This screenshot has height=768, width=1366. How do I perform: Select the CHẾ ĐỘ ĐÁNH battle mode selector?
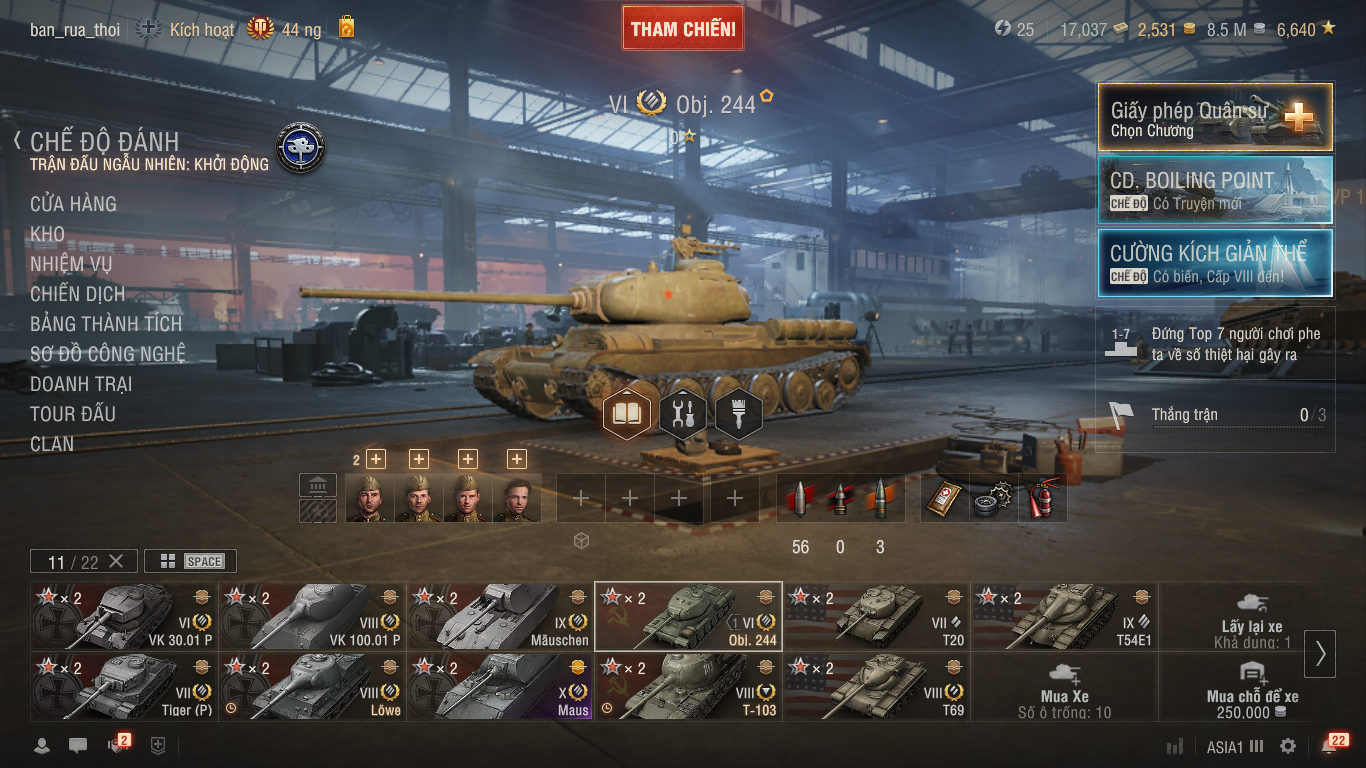tap(105, 142)
